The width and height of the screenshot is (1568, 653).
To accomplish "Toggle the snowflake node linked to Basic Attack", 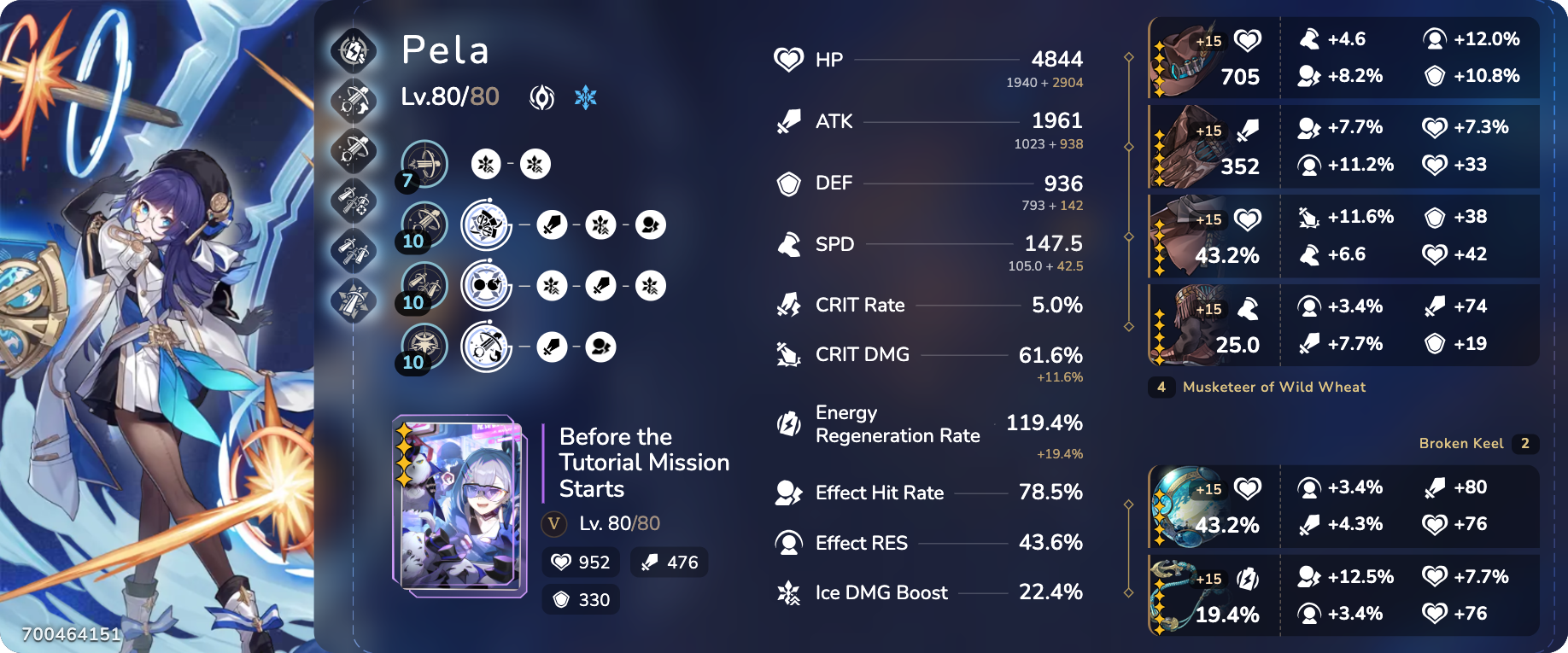I will click(x=485, y=164).
